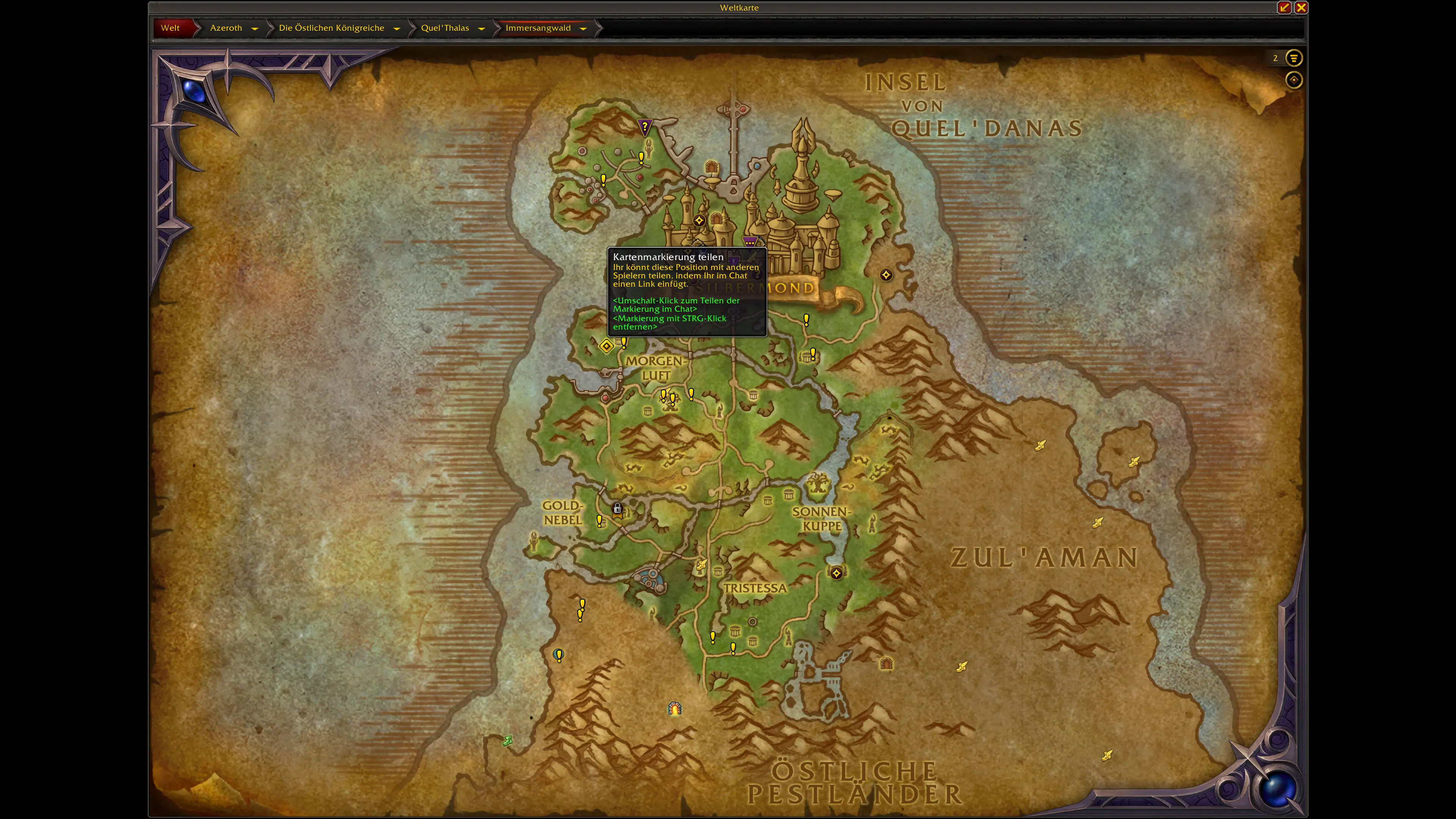Image resolution: width=1456 pixels, height=819 pixels.
Task: Click the yellow diamond marker near Morgenluft
Action: click(607, 346)
